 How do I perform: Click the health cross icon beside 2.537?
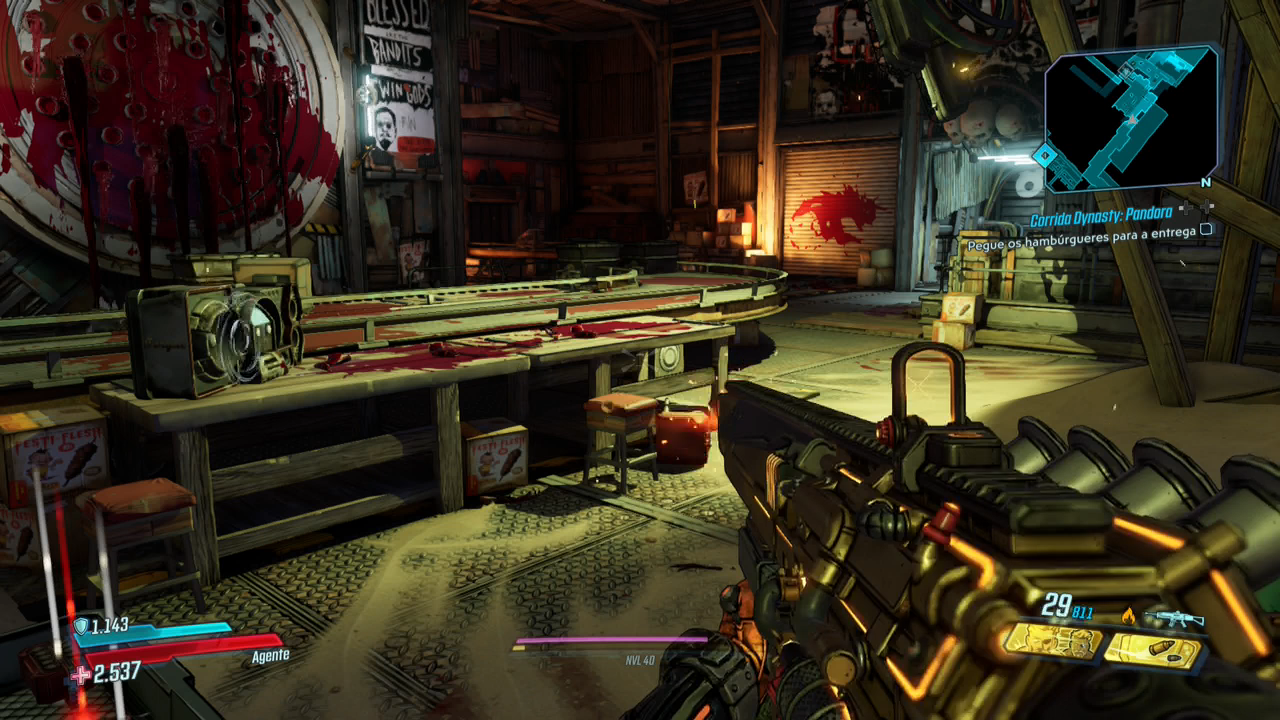pos(81,674)
